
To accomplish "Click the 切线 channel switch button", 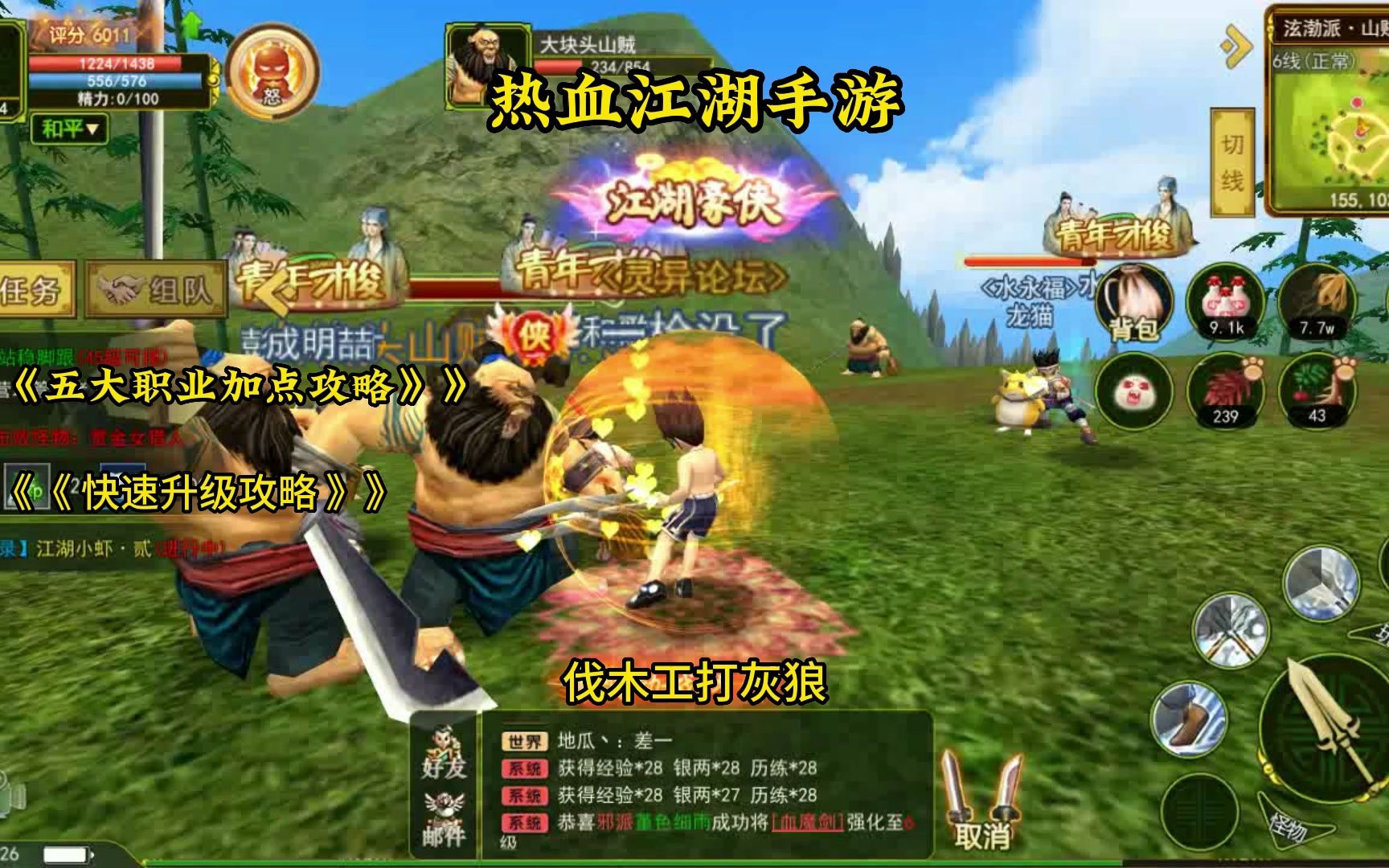I will click(1232, 162).
